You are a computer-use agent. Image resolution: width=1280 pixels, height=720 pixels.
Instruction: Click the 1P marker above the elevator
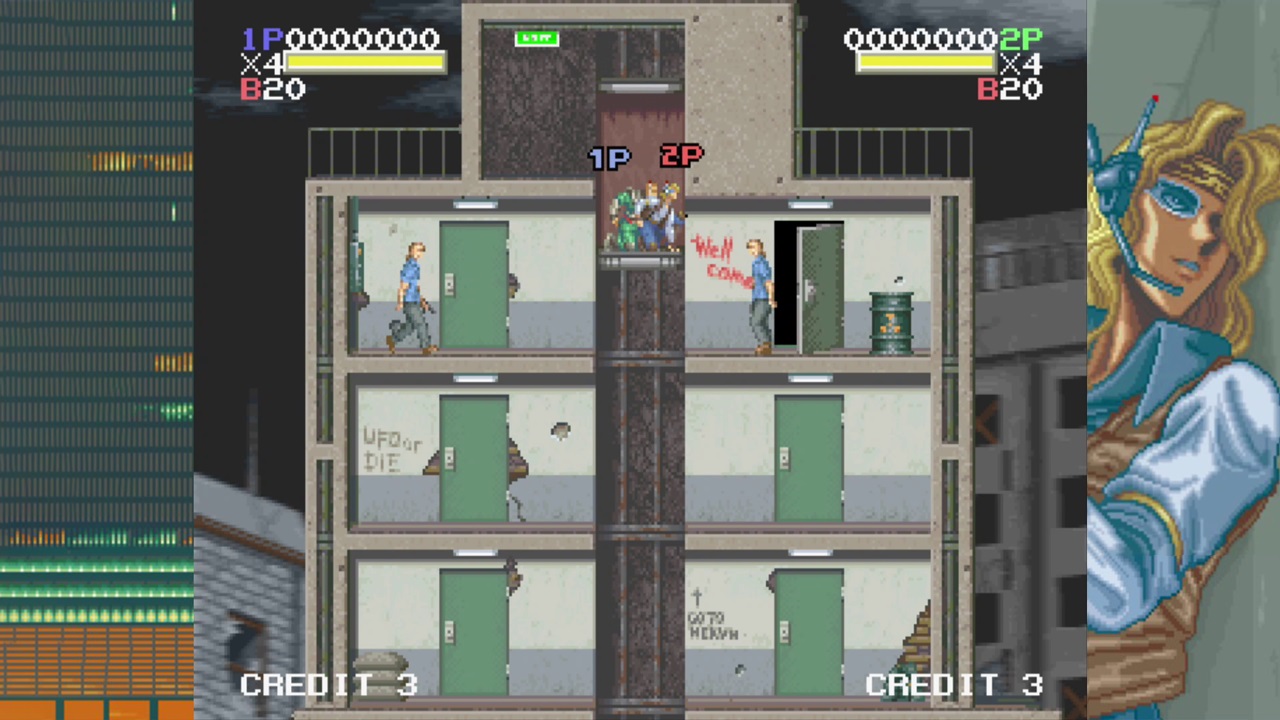(610, 157)
